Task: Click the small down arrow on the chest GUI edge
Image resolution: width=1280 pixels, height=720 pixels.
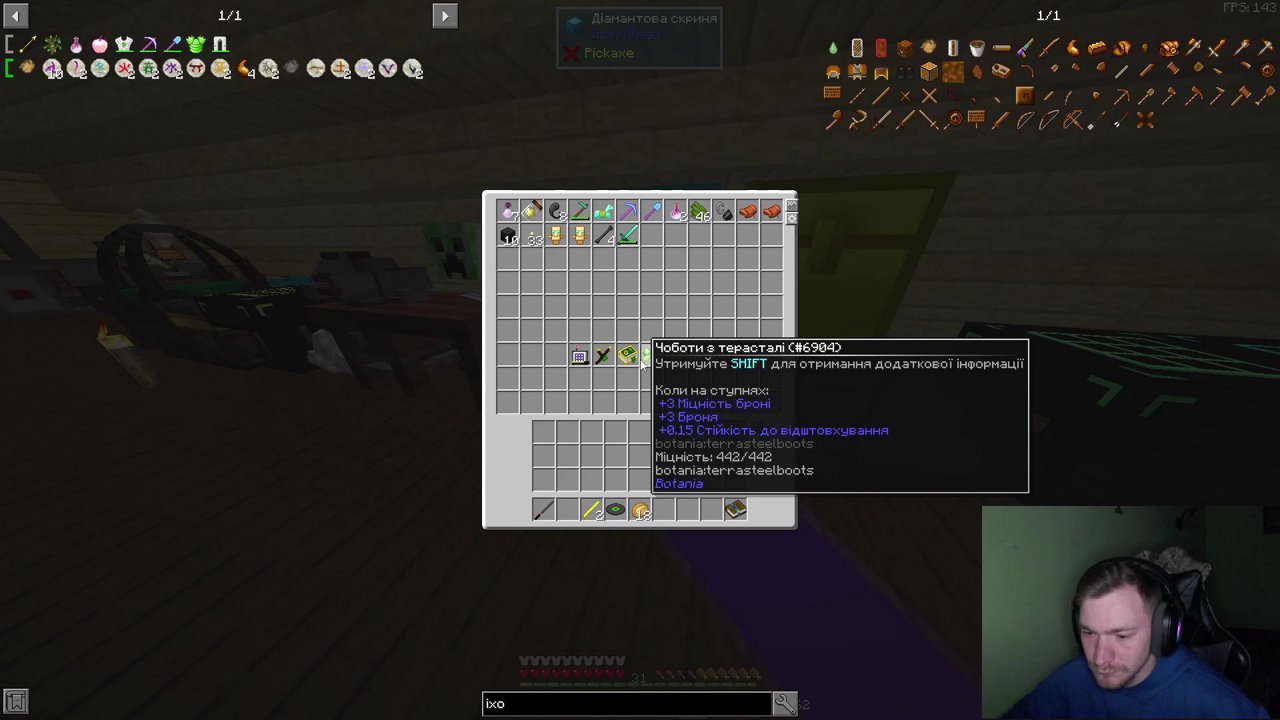Action: (x=791, y=220)
